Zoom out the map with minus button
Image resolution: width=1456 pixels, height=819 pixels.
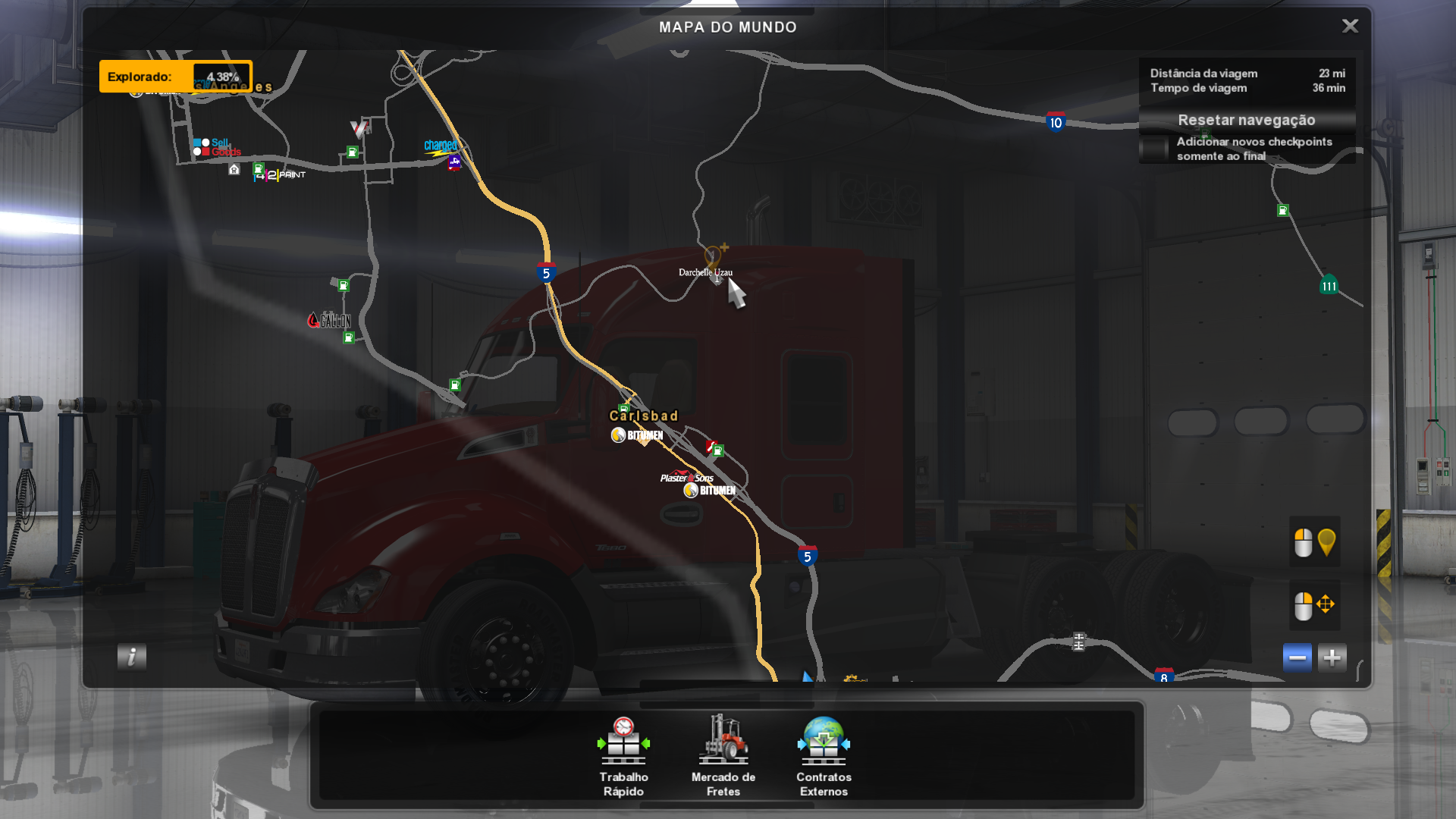(x=1297, y=657)
